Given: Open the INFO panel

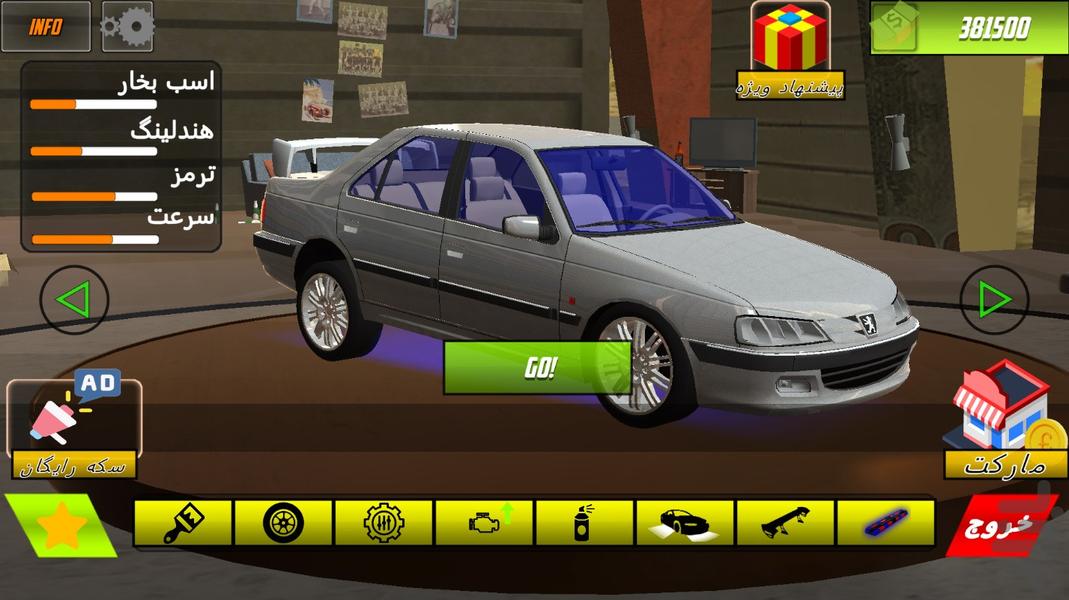Looking at the screenshot, I should 45,27.
